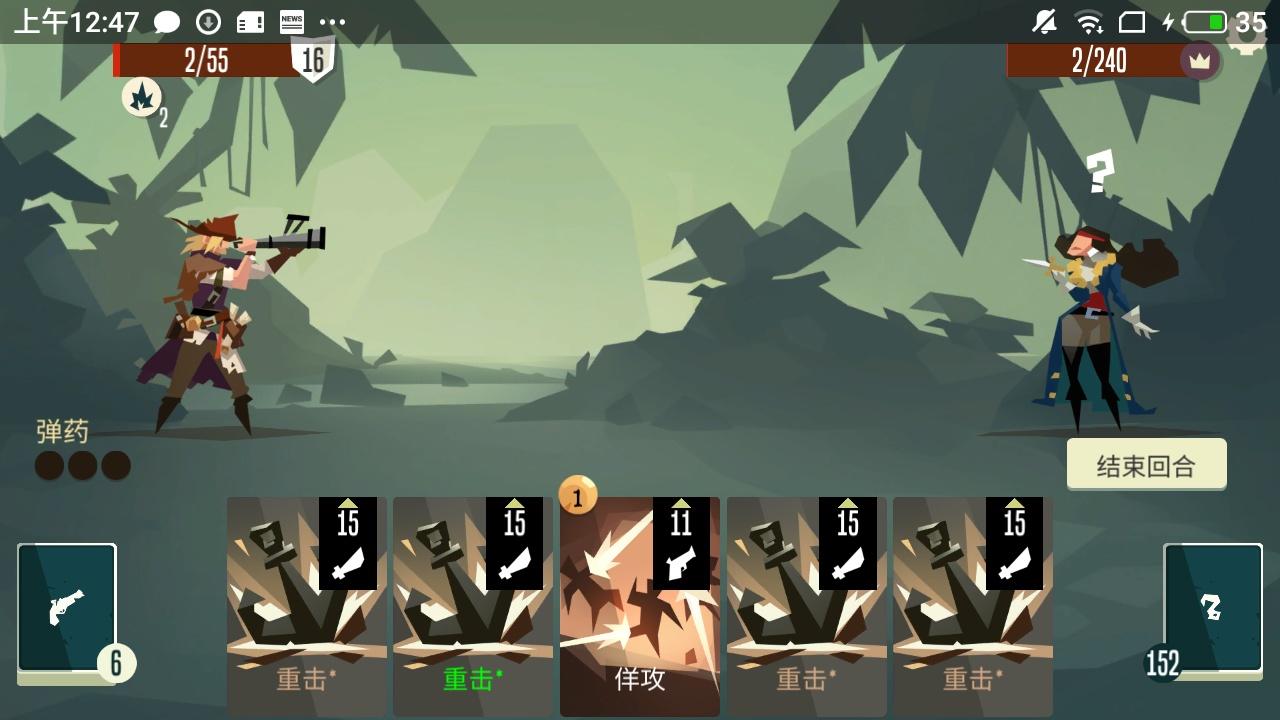This screenshot has height=720, width=1280.
Task: Select the green-highlighted 重击 card
Action: click(x=472, y=605)
